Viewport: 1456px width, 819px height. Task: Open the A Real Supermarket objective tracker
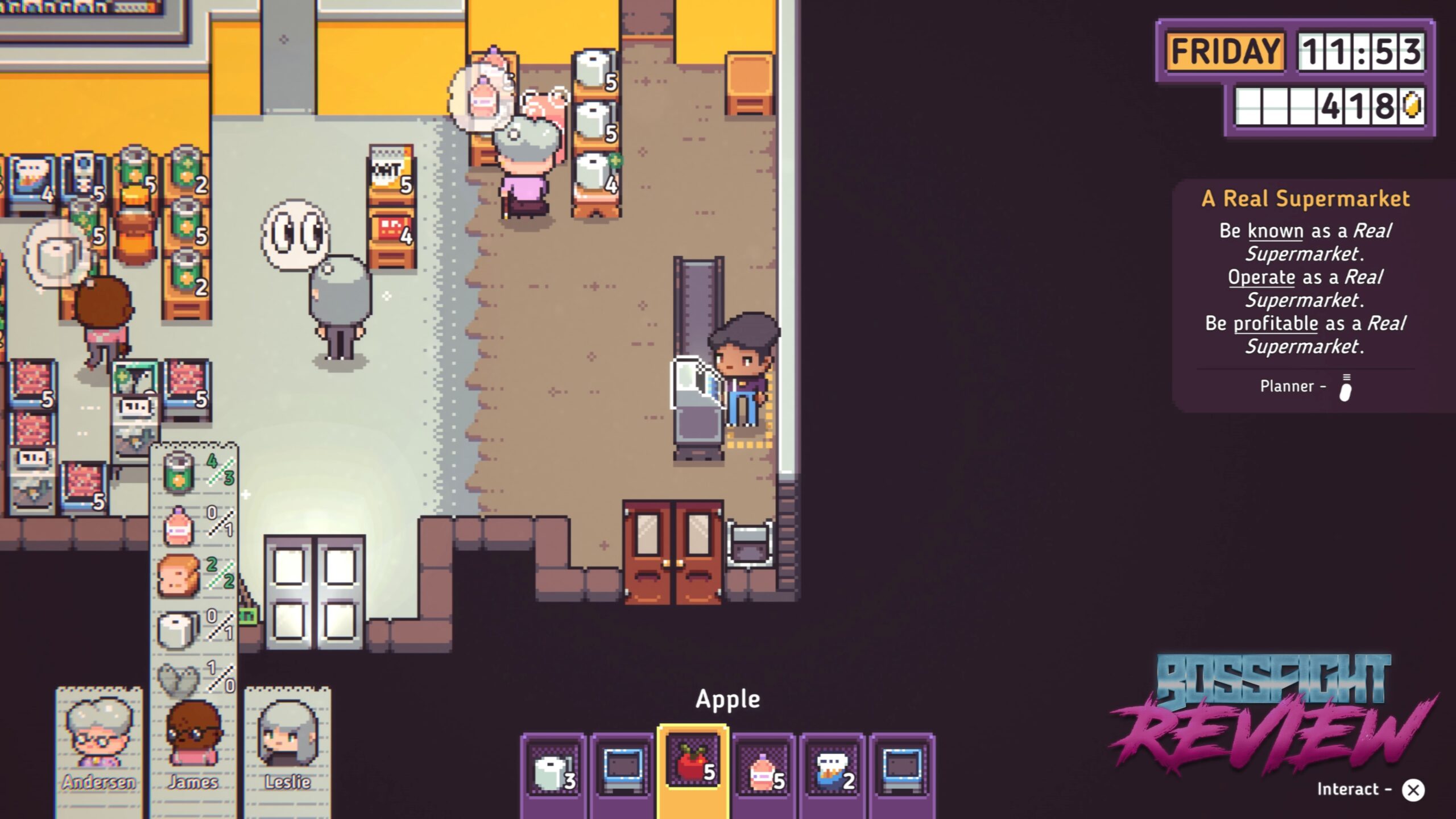[x=1305, y=198]
